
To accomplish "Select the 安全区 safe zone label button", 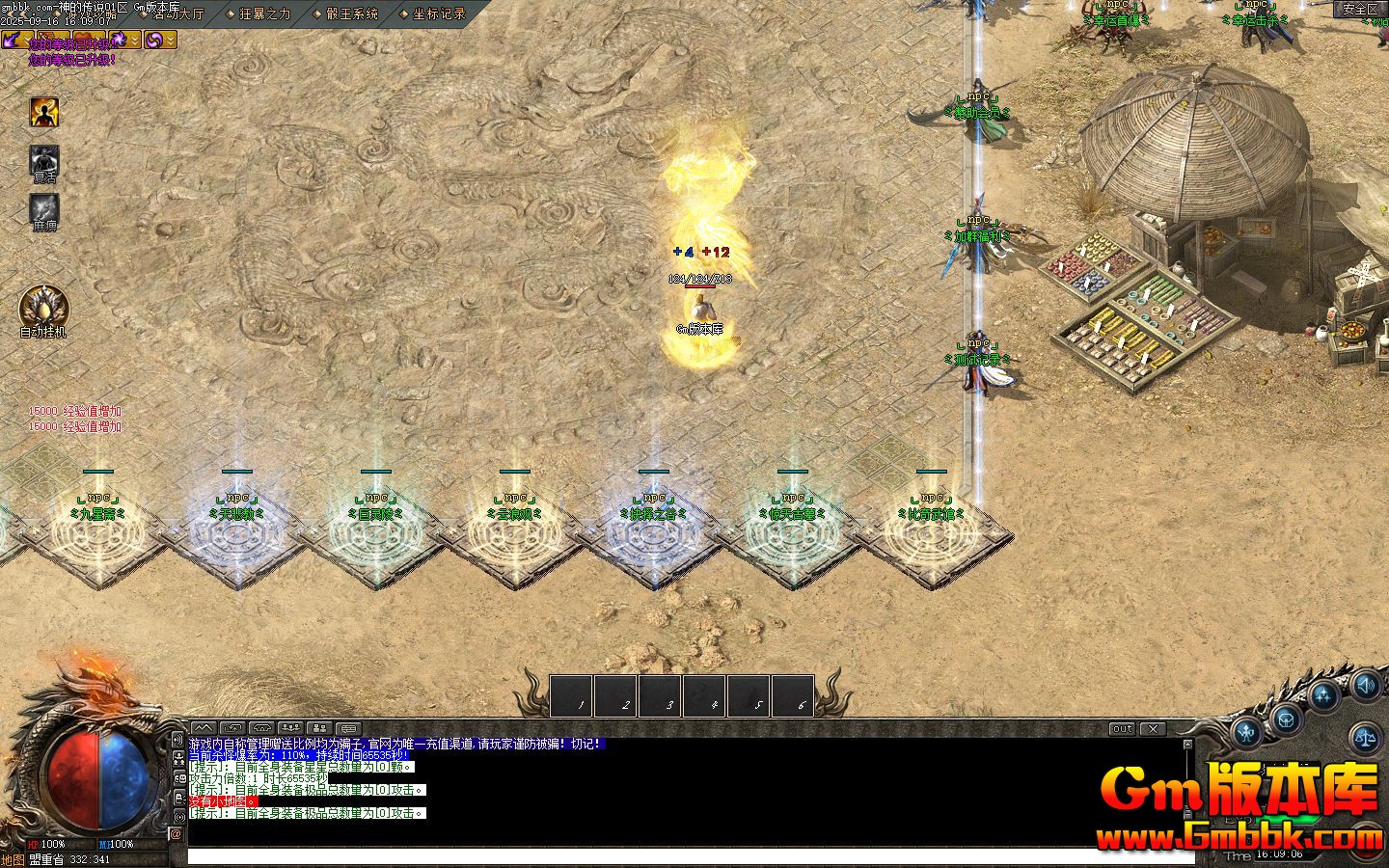I will [x=1360, y=10].
